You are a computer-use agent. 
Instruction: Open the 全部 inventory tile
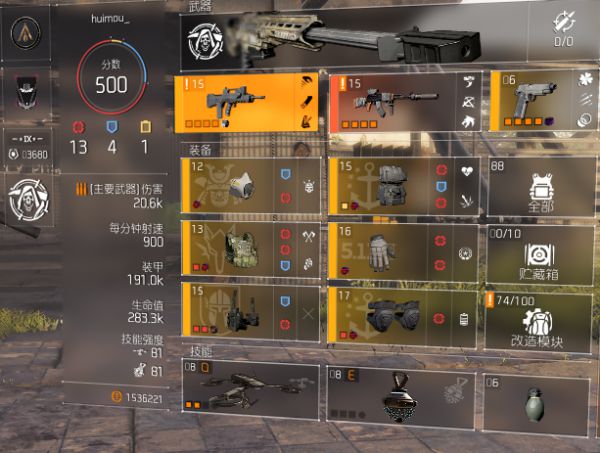tap(541, 185)
